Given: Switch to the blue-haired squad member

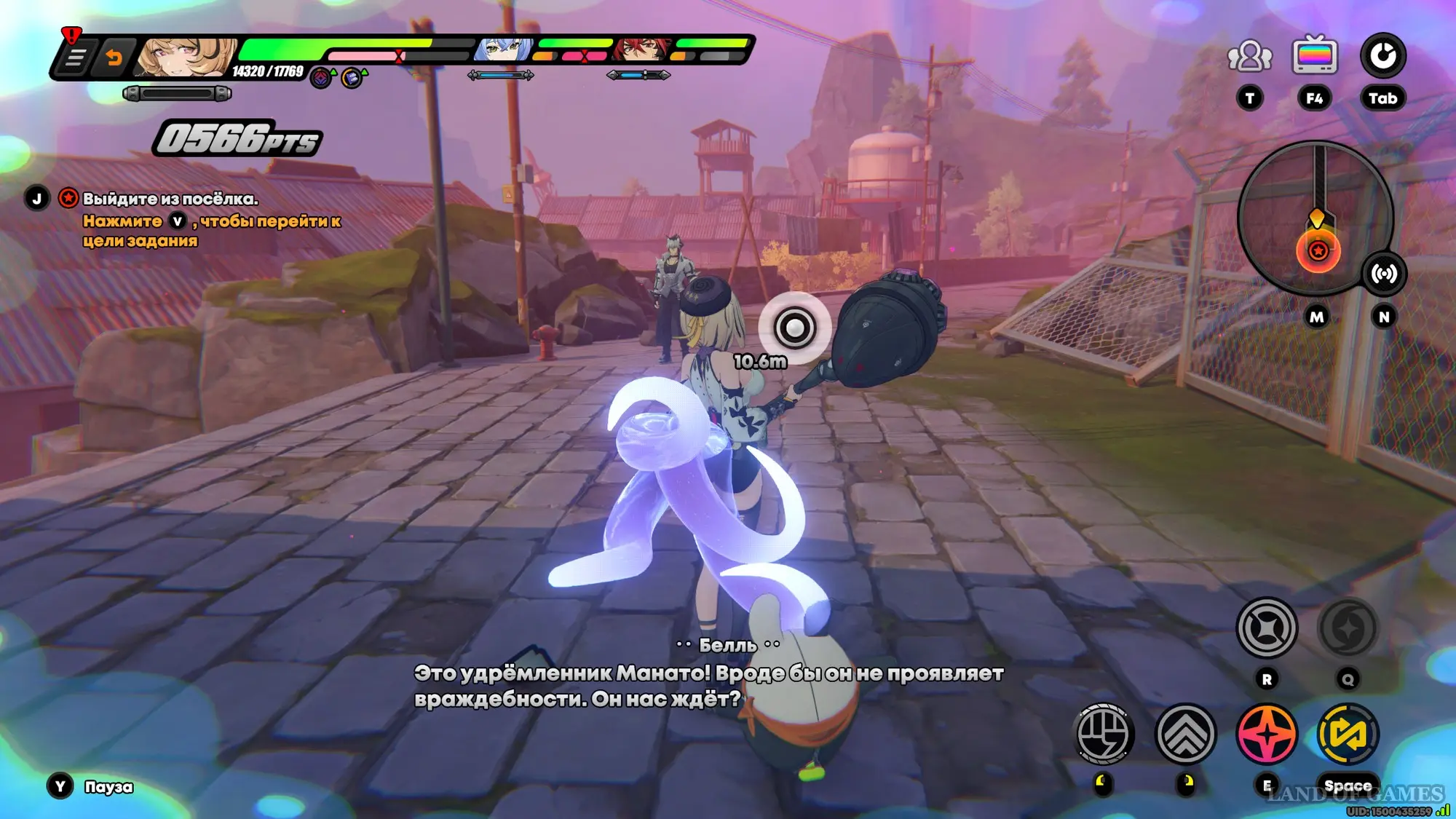Looking at the screenshot, I should [x=503, y=49].
